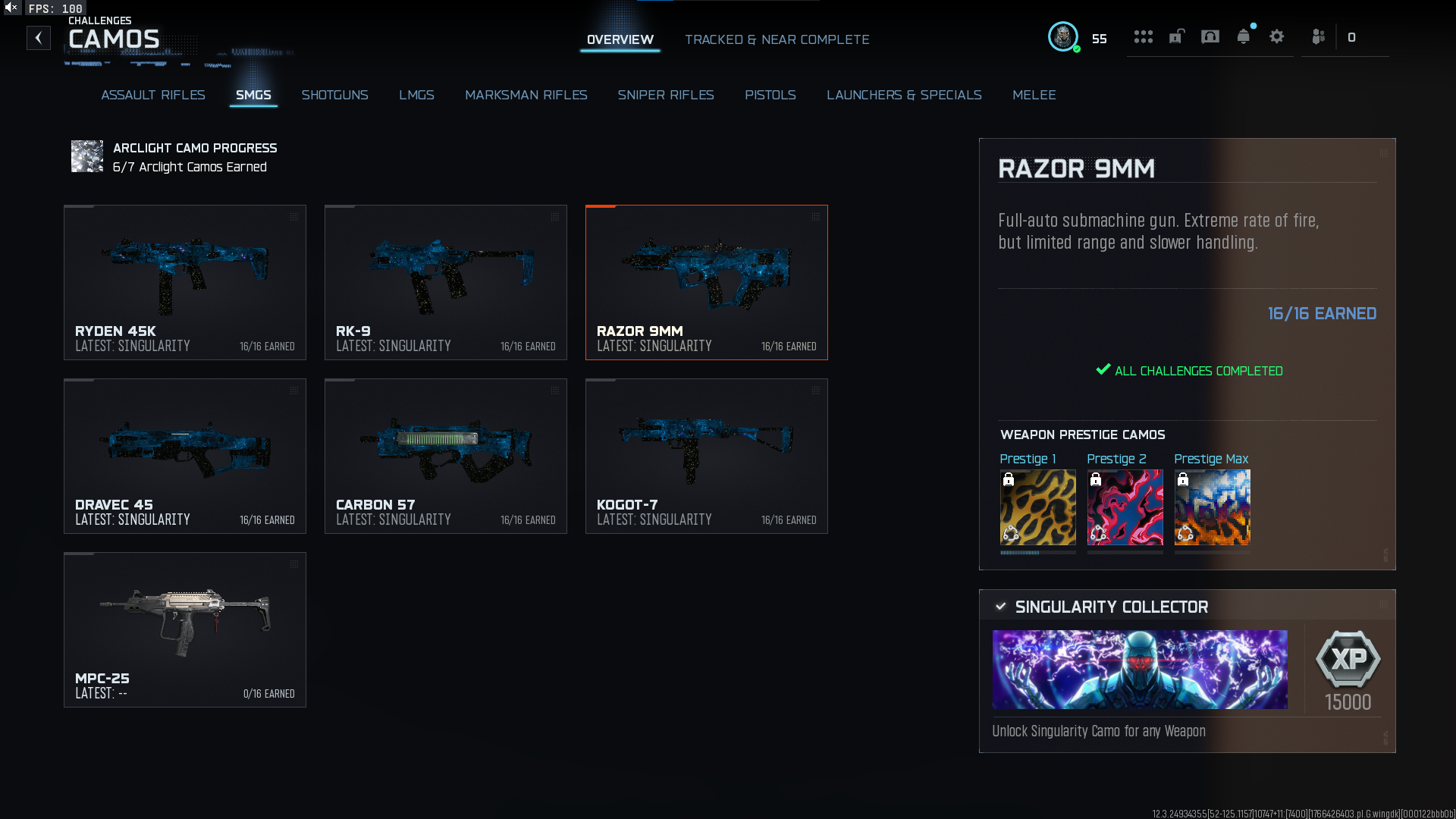View the Sniper Rifles category
The height and width of the screenshot is (819, 1456).
[x=665, y=95]
